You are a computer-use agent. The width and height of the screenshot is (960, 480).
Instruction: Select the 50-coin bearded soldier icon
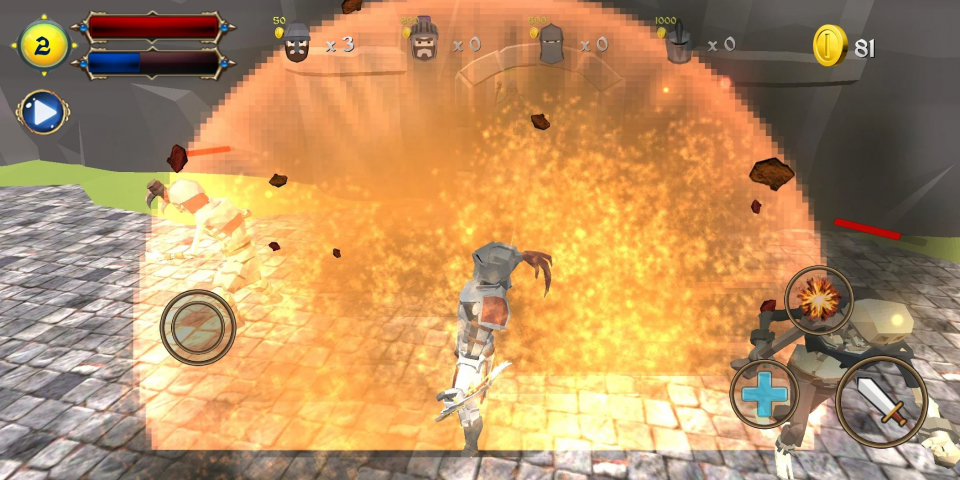tap(297, 44)
